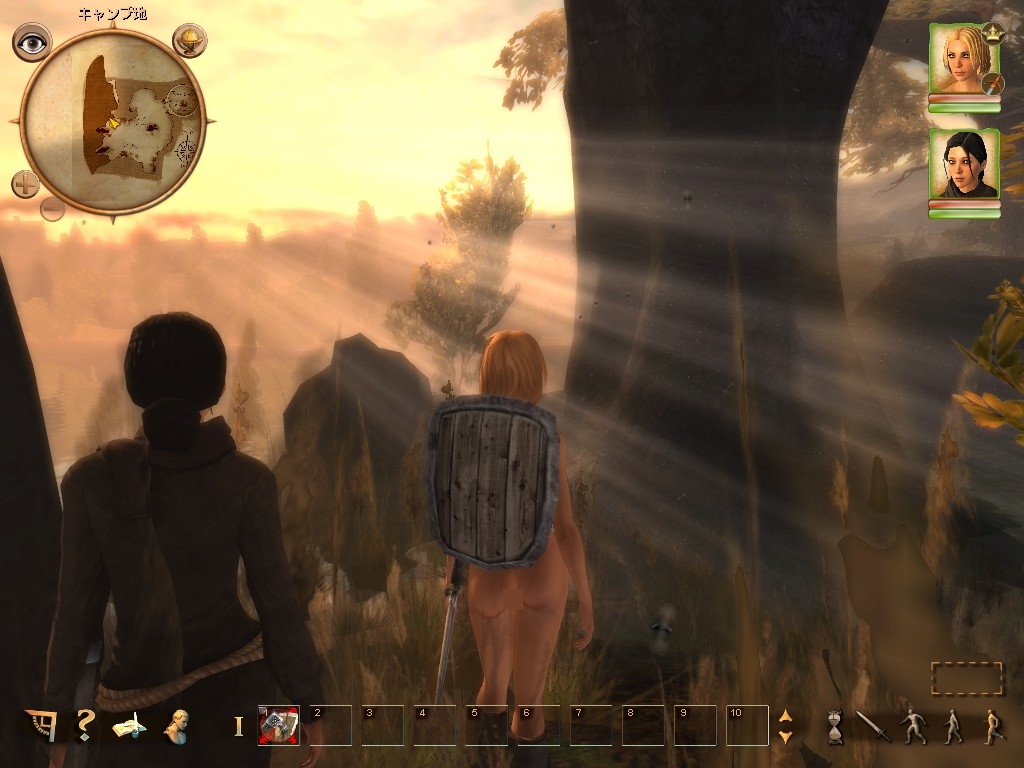Click the hourglass wait icon

coord(835,726)
